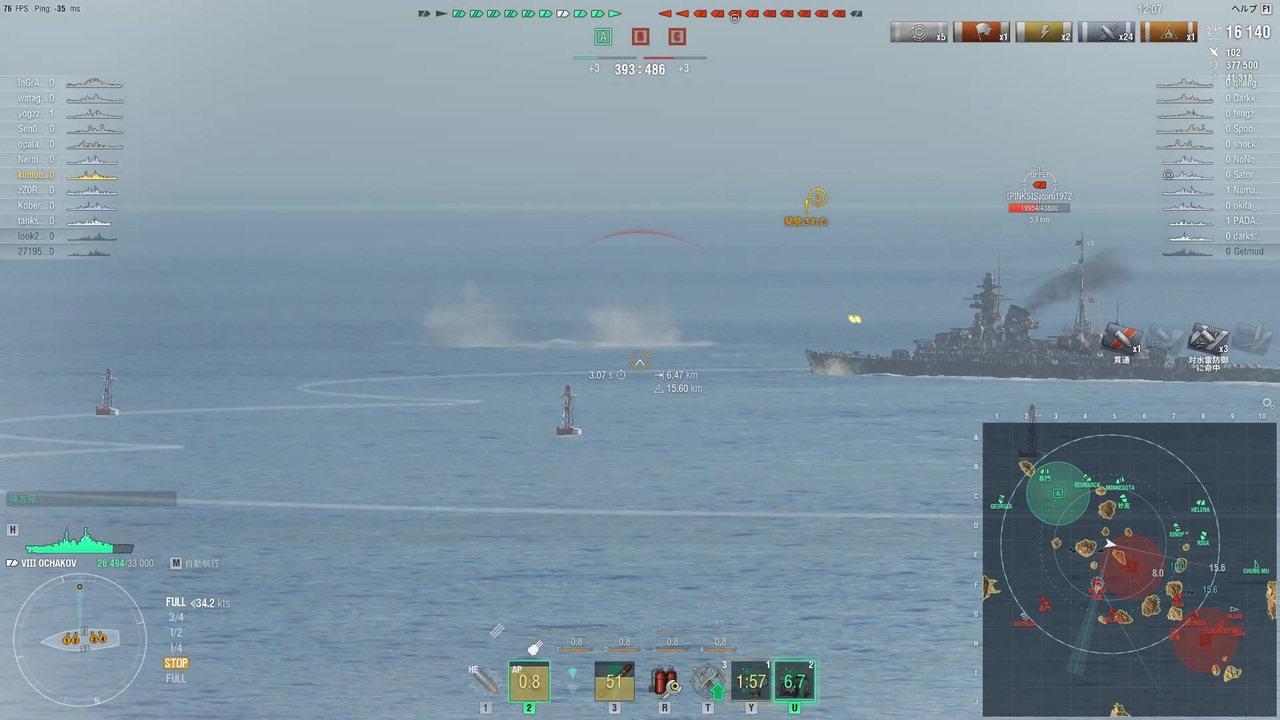1280x720 pixels.
Task: Activate the Damage Control Party consumable
Action: 664,682
